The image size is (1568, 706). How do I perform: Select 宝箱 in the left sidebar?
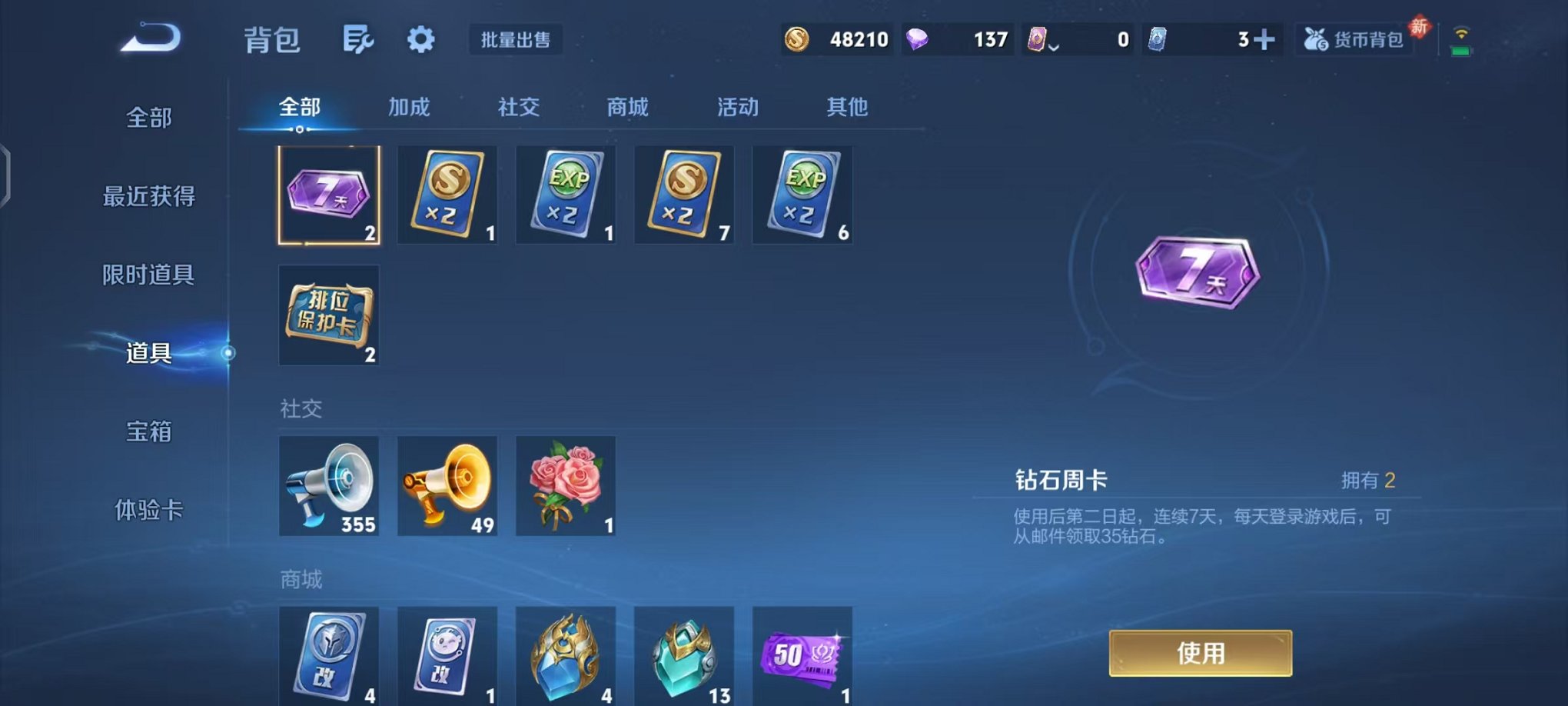click(148, 433)
